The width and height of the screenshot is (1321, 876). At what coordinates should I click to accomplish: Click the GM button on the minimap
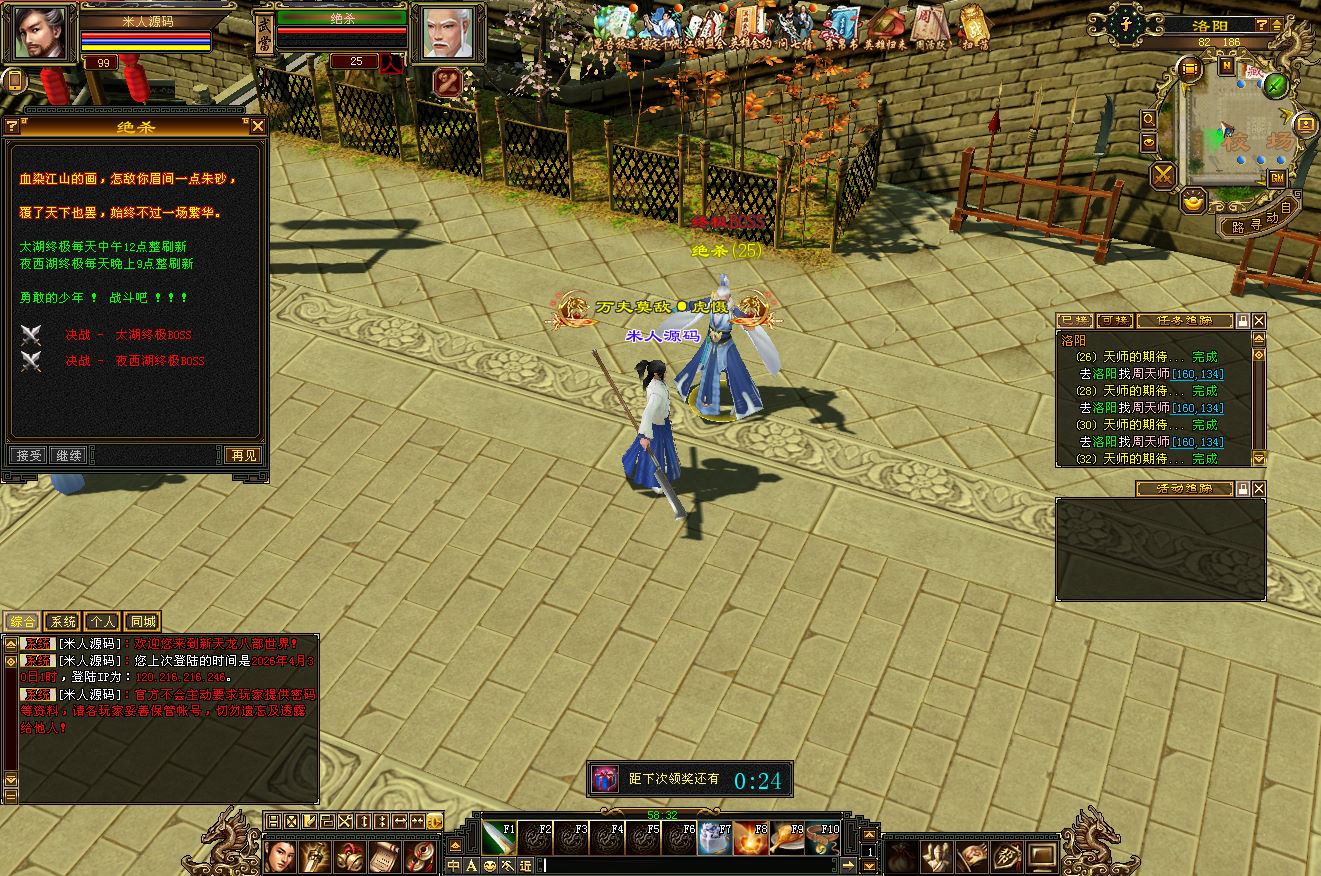pyautogui.click(x=1277, y=178)
